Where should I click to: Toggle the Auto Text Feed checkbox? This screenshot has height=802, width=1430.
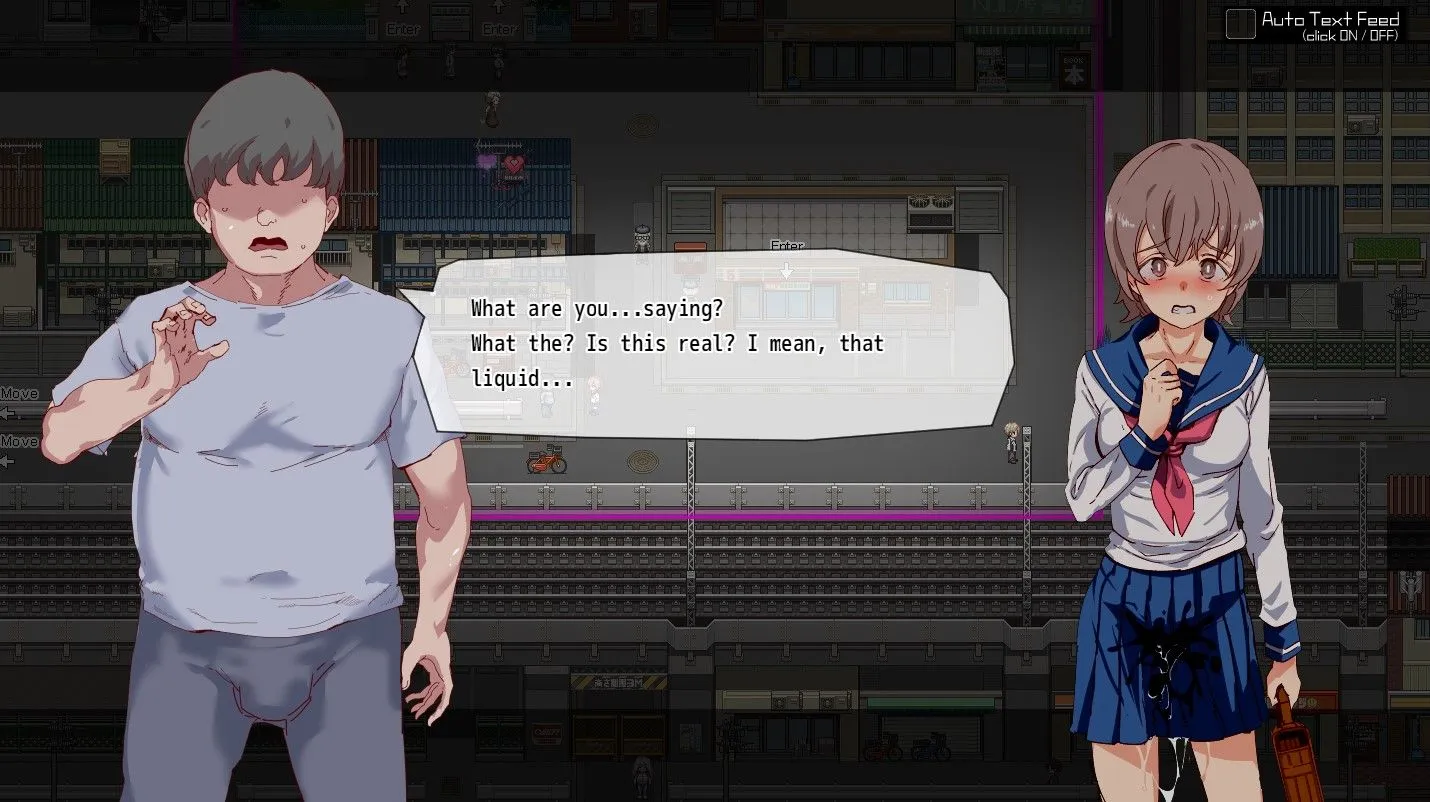tap(1240, 24)
